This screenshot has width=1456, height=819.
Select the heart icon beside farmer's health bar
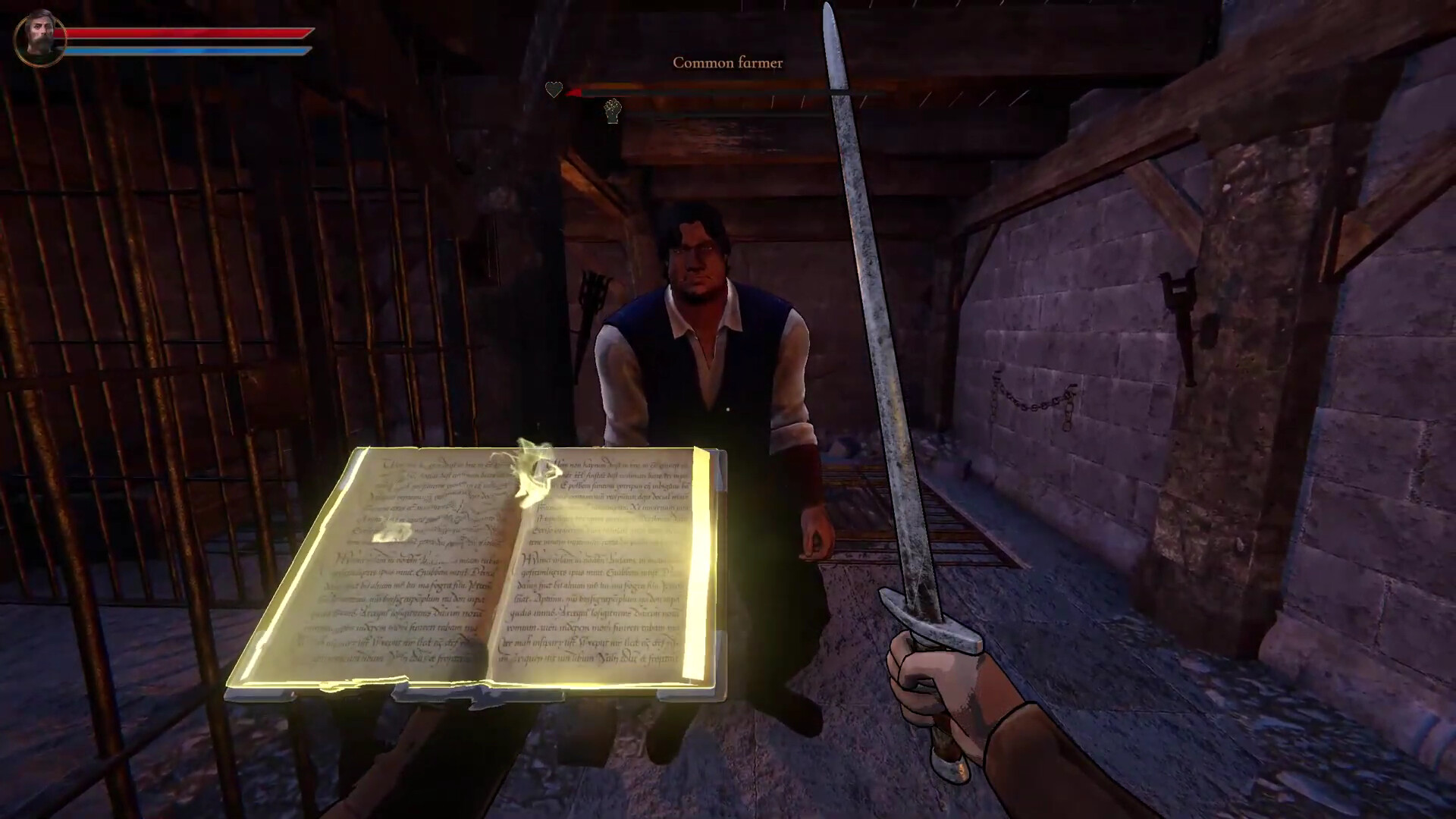[x=554, y=89]
